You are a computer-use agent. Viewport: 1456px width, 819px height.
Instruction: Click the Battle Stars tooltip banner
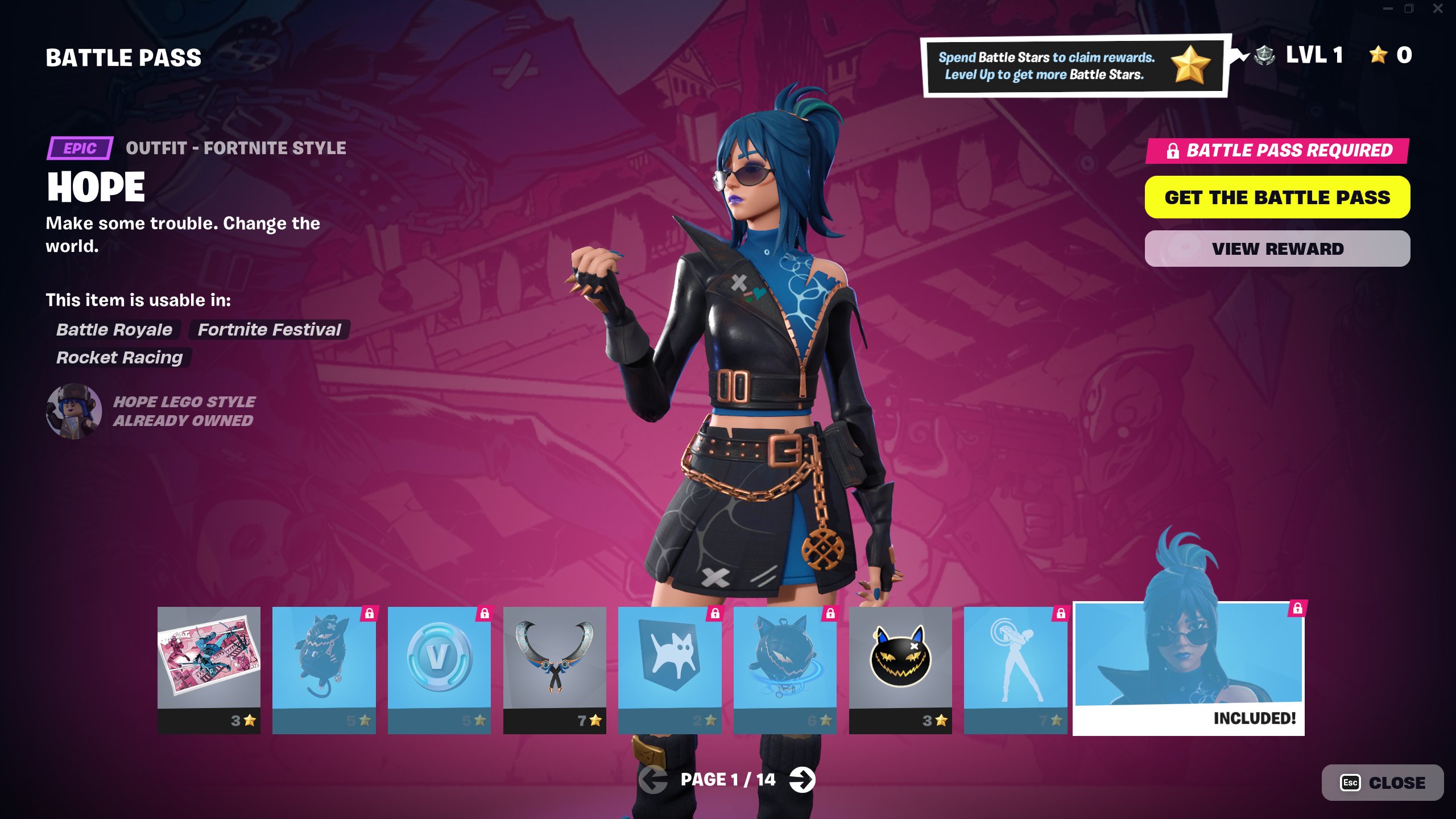point(1074,66)
